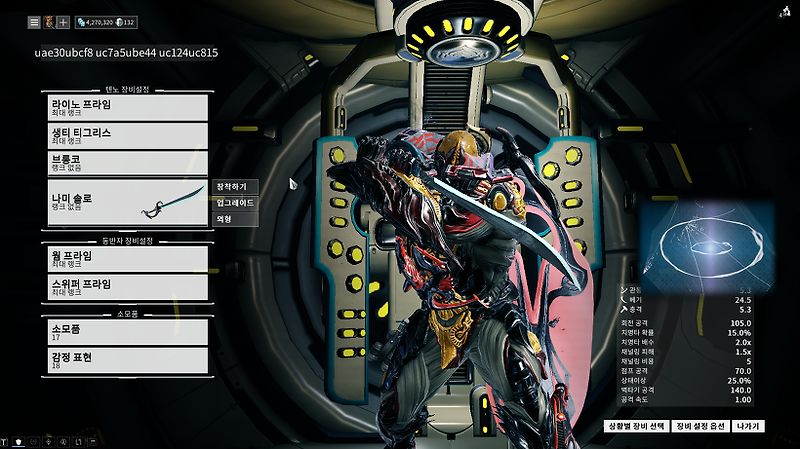The width and height of the screenshot is (800, 449).
Task: Open 장비 설정 옵션 loadout options
Action: coord(699,426)
